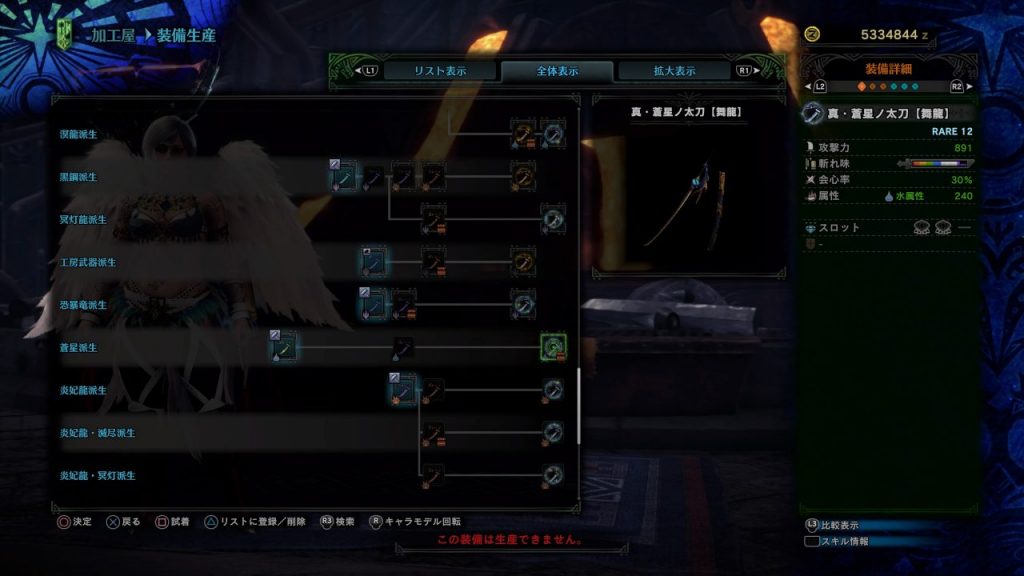Image resolution: width=1024 pixels, height=576 pixels.
Task: Pick the last weapon in 溟龍派生 row
Action: click(554, 133)
